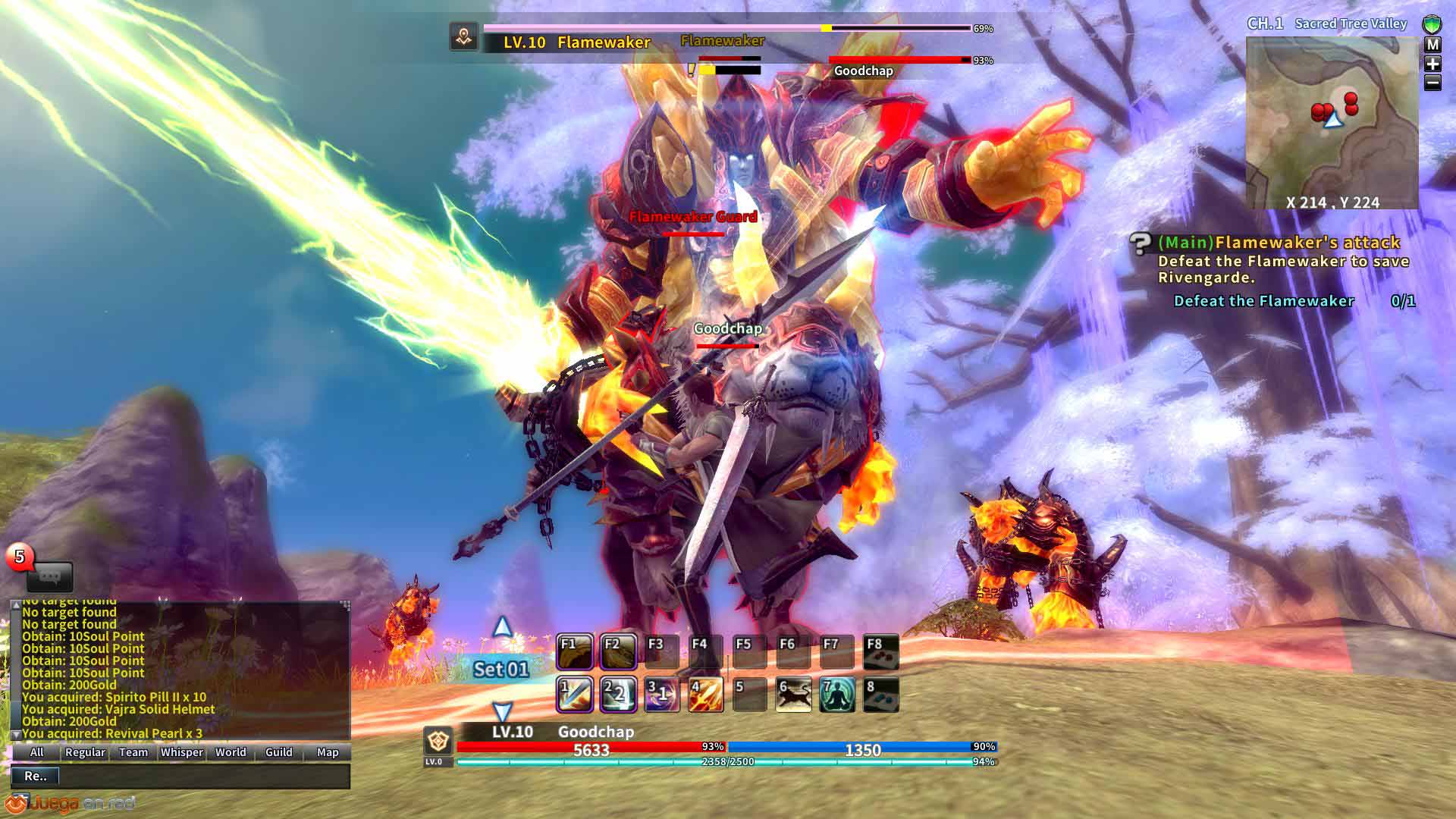The height and width of the screenshot is (819, 1456).
Task: Click the green shield icon above minimap
Action: [x=1432, y=24]
